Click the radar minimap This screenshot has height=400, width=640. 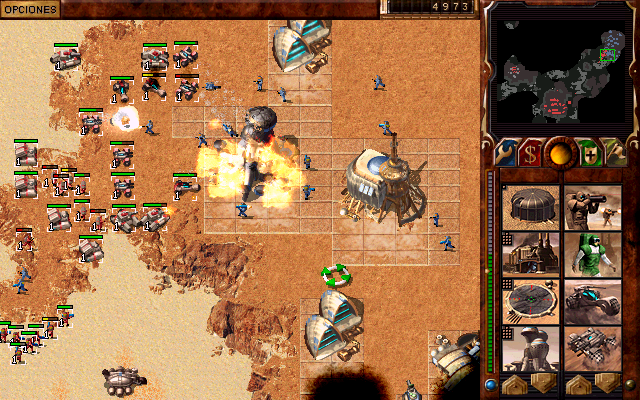tap(558, 63)
